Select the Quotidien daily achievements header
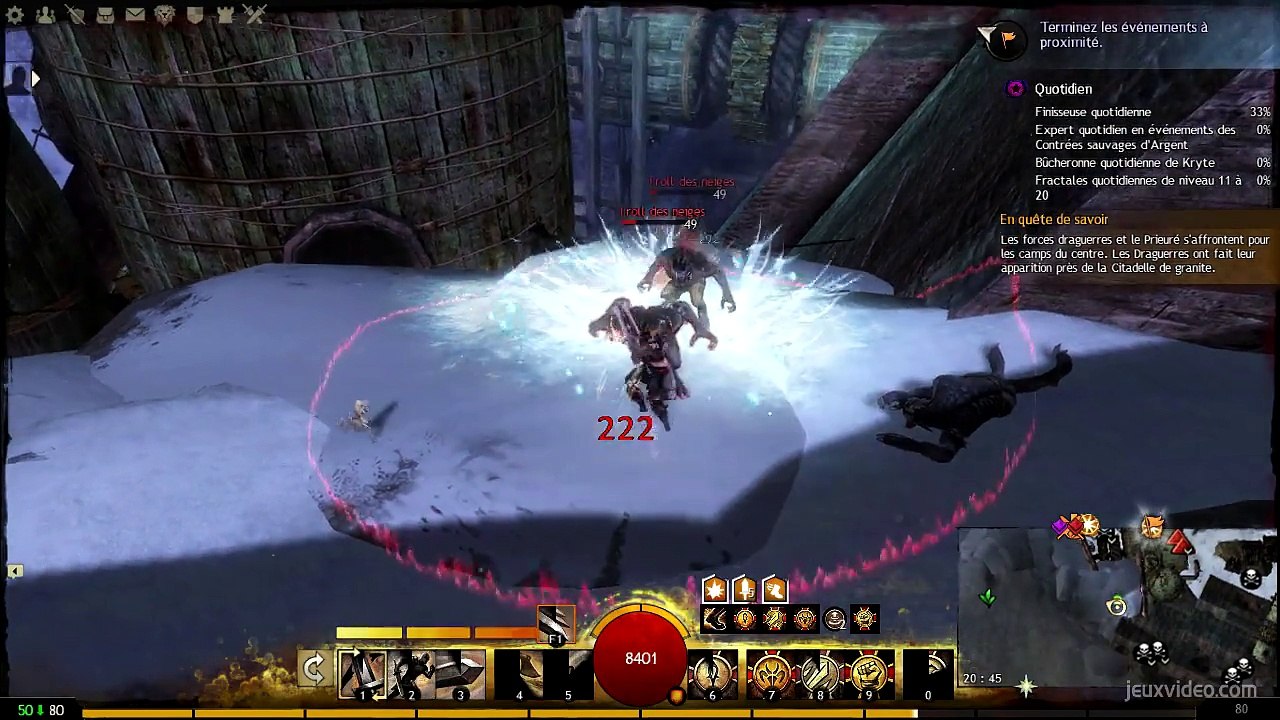Screen dimensions: 1280x720 click(1063, 89)
